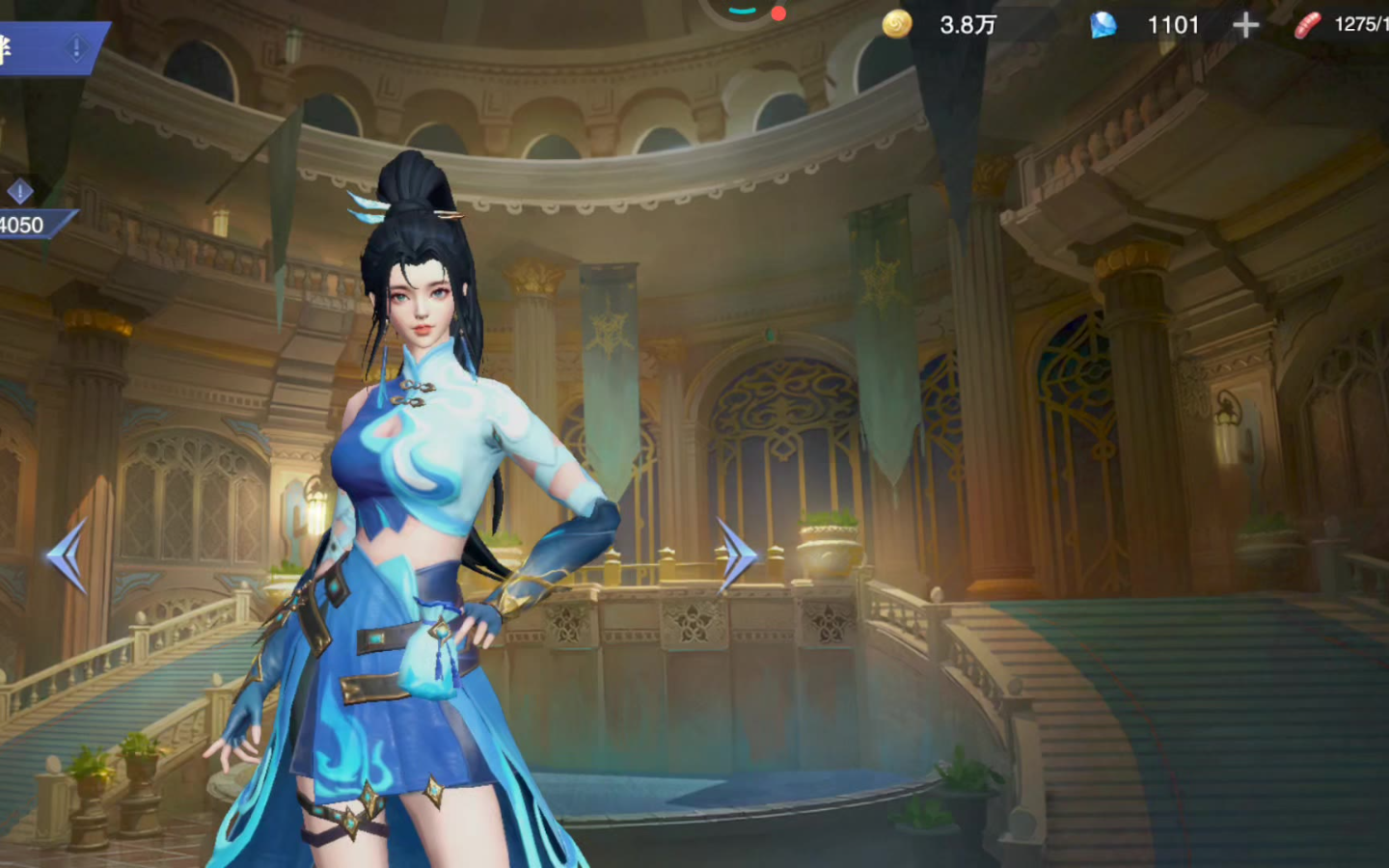Show details via the icon above 4050
The width and height of the screenshot is (1389, 868).
click(x=19, y=192)
